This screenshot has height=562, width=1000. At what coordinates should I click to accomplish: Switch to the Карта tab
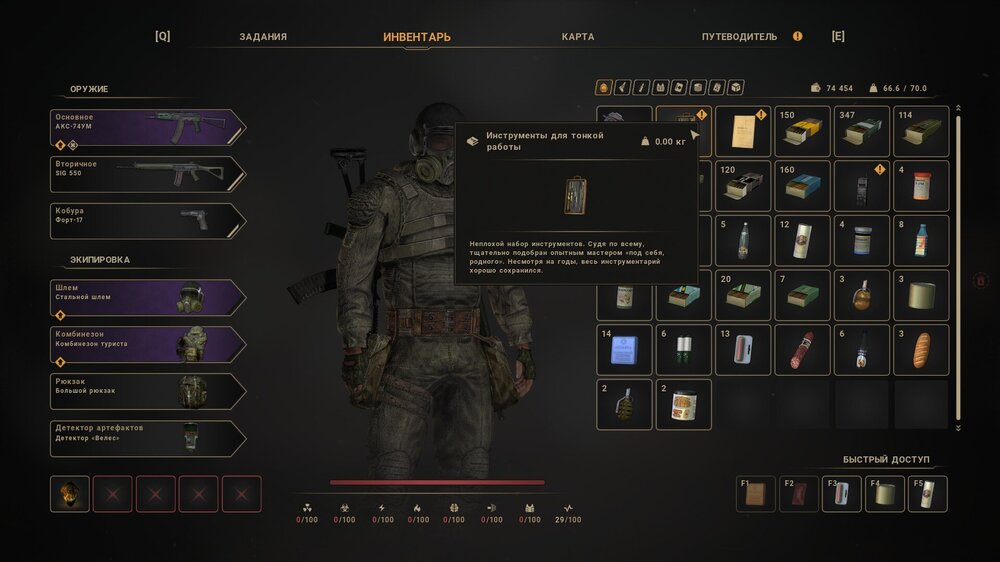point(578,37)
